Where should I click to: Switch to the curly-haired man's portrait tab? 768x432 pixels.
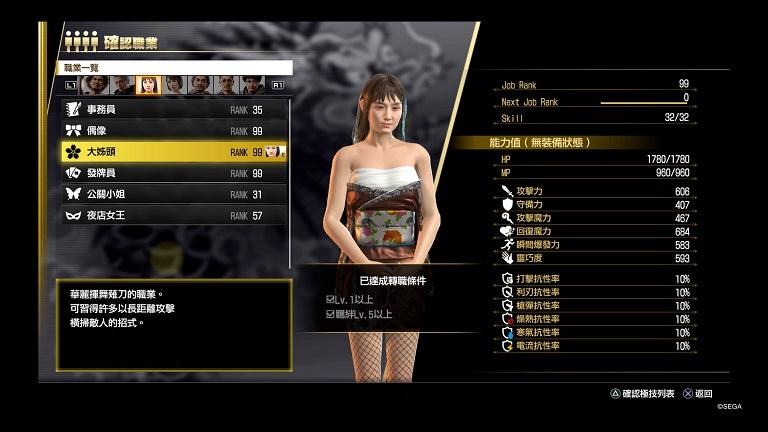(94, 85)
